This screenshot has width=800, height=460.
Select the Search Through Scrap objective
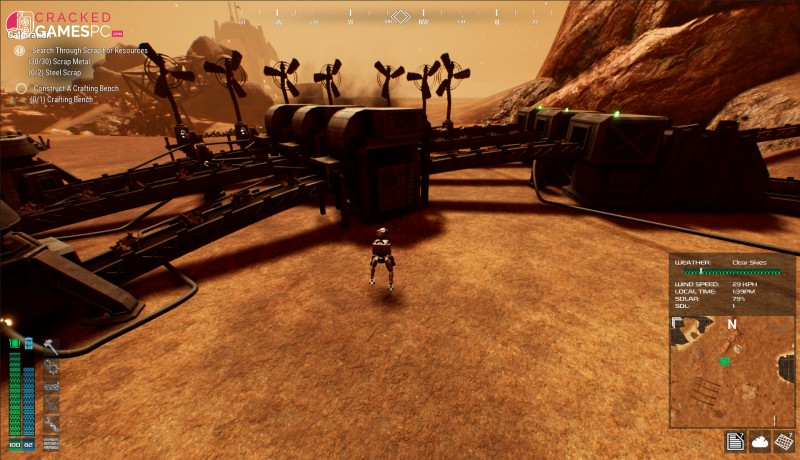89,50
